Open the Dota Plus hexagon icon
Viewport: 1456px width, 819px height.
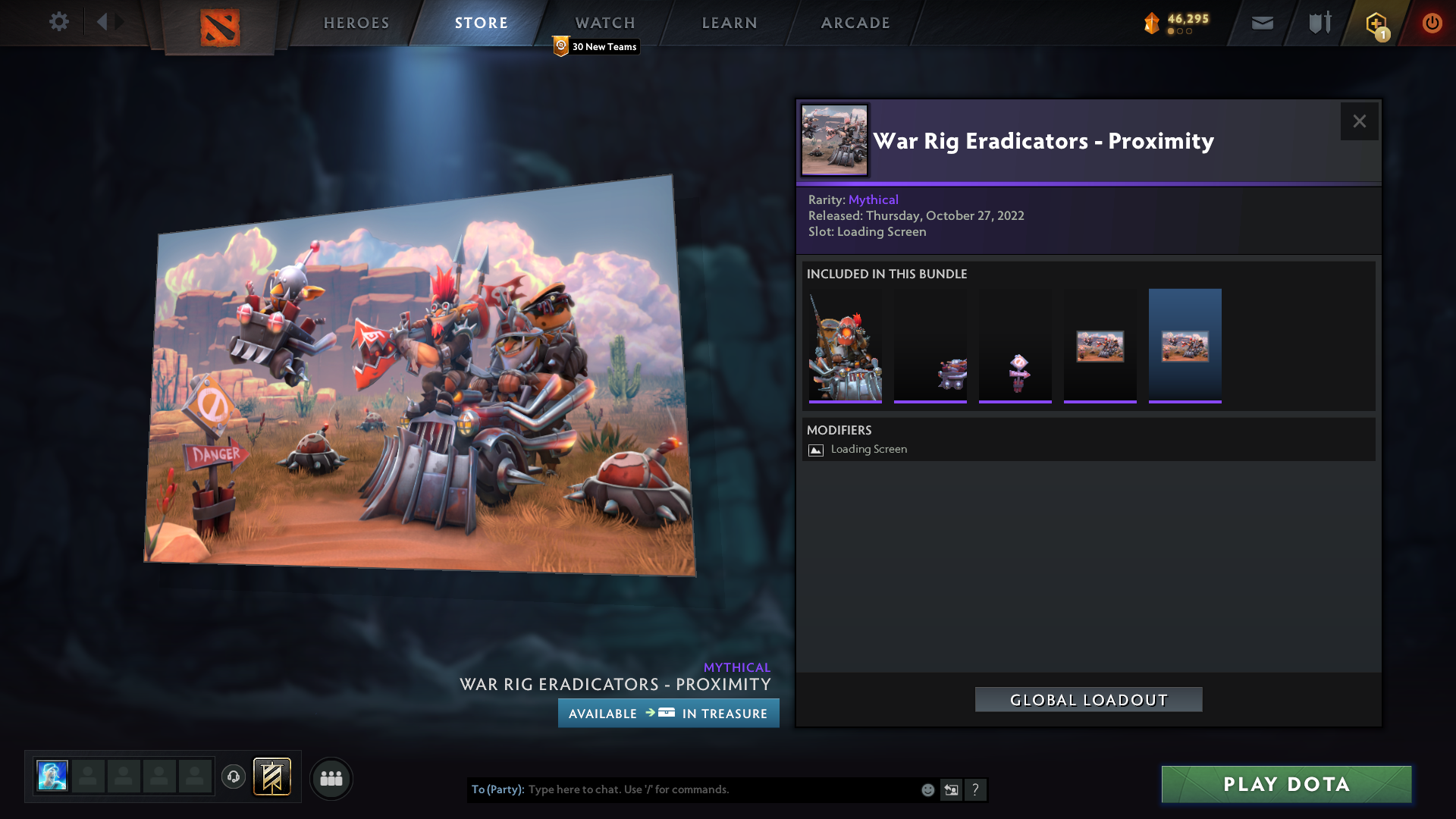tap(1376, 23)
